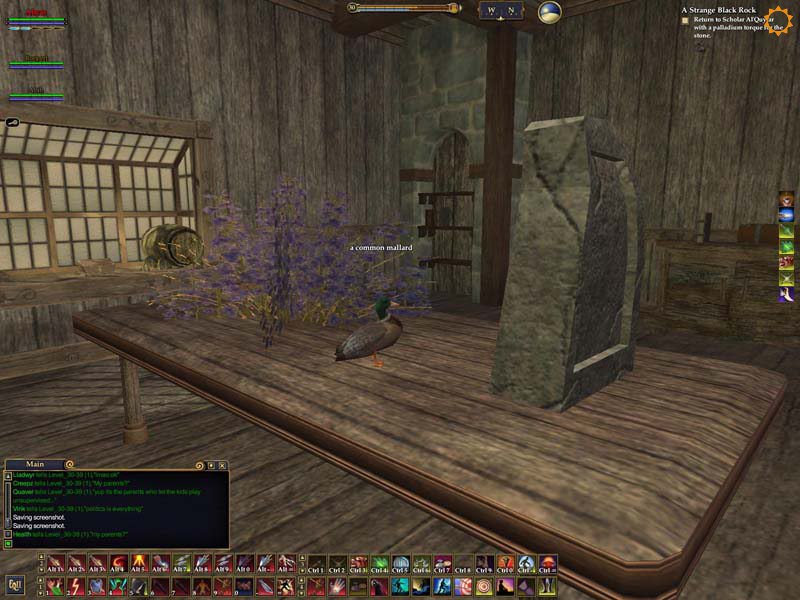The image size is (800, 600).
Task: Click the W N compass heading
Action: coord(500,11)
